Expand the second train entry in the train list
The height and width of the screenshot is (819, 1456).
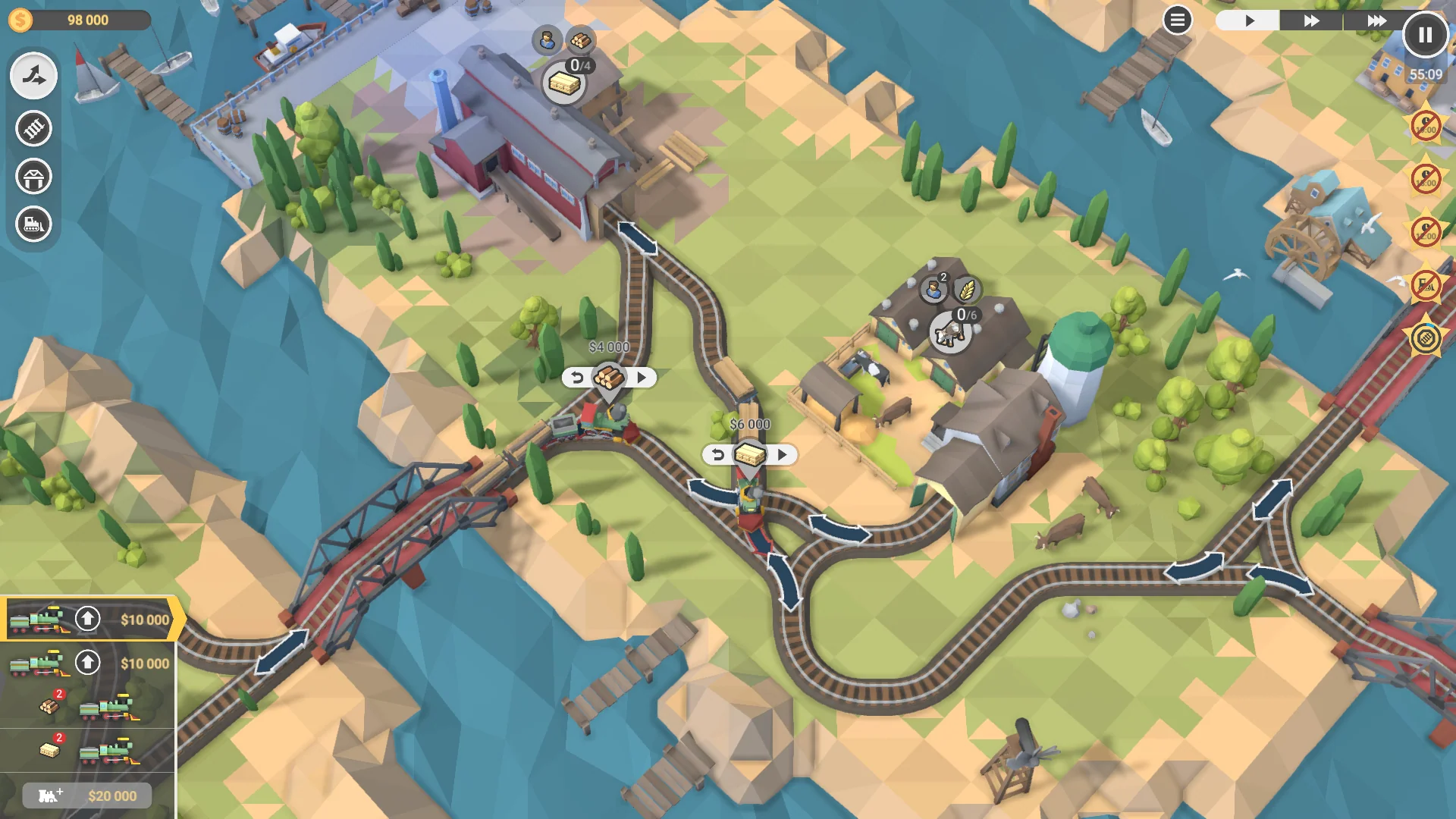[36, 664]
